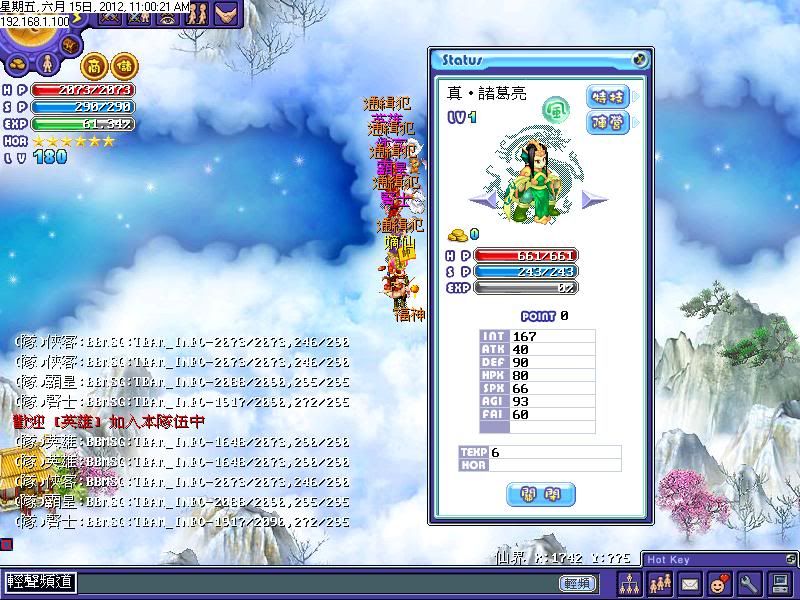Open the 商 shop button
Viewport: 800px width, 600px height.
[x=95, y=64]
